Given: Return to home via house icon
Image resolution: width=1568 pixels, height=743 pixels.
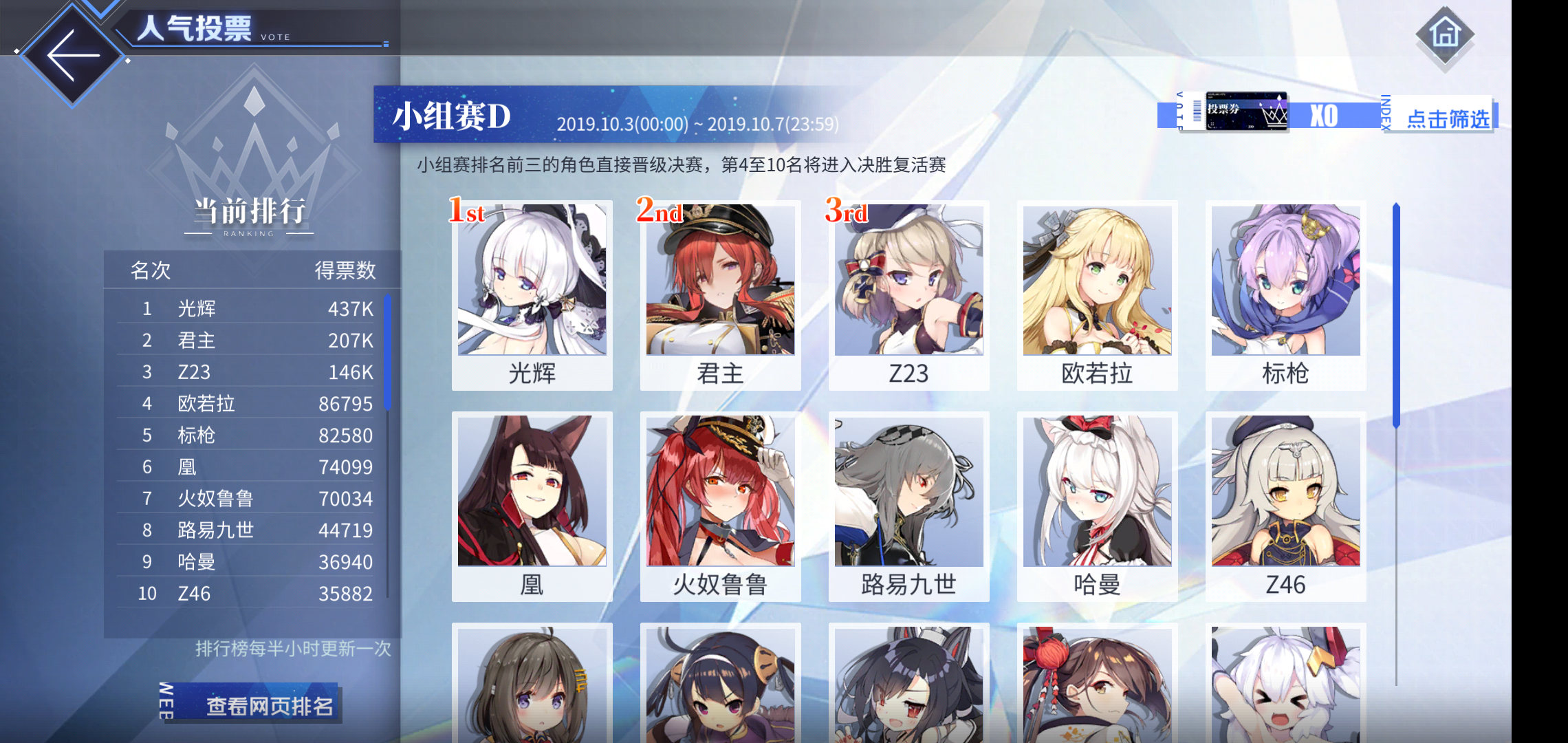Looking at the screenshot, I should [x=1444, y=34].
